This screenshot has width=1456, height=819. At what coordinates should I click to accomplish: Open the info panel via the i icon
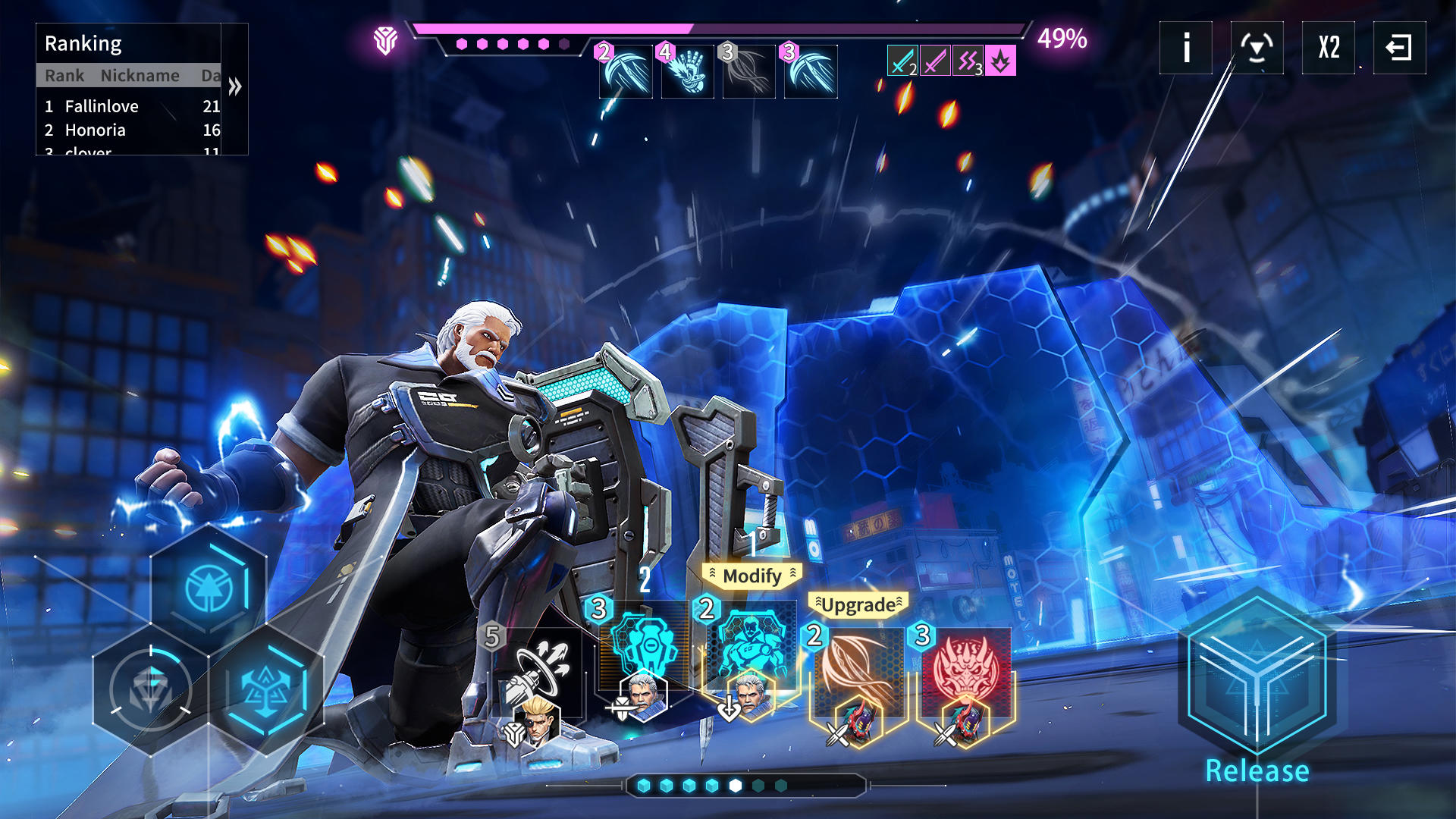tap(1185, 48)
